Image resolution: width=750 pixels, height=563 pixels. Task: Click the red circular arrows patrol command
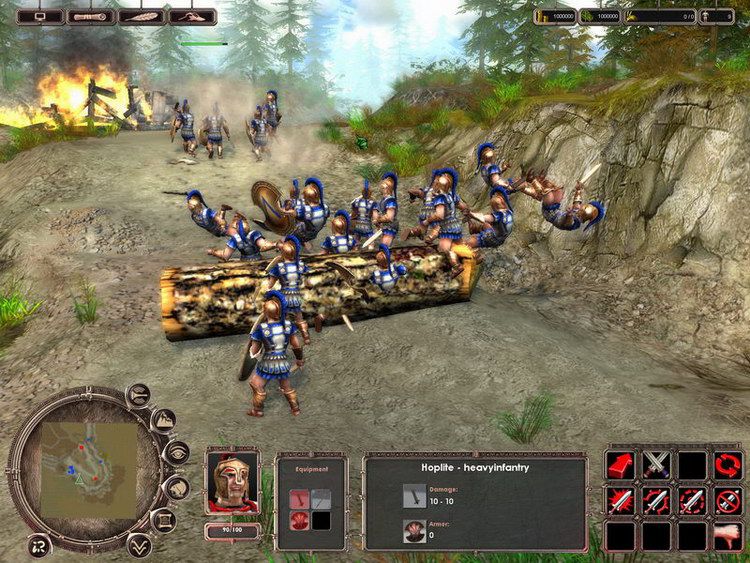click(728, 465)
